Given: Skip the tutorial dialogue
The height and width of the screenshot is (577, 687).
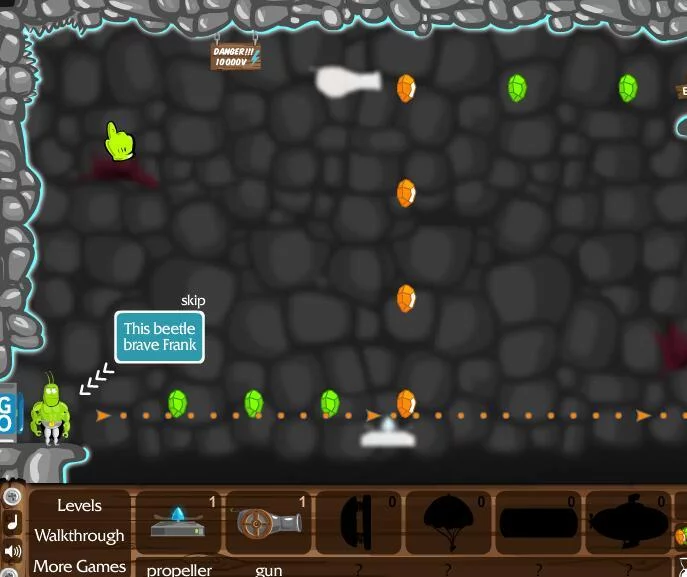Looking at the screenshot, I should pos(192,301).
